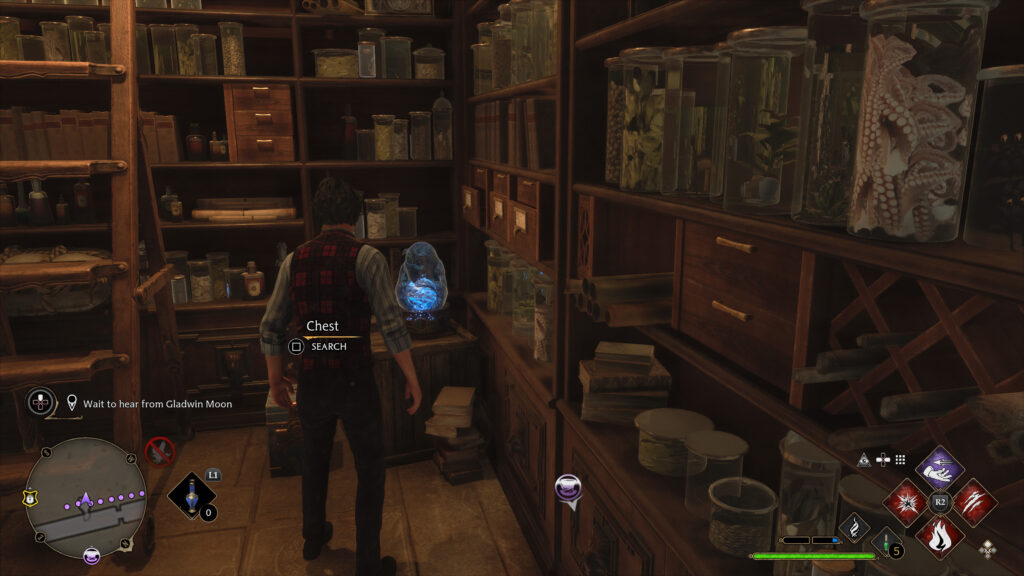Use the green Wiggenweld healing potion
1024x576 pixels.
885,543
